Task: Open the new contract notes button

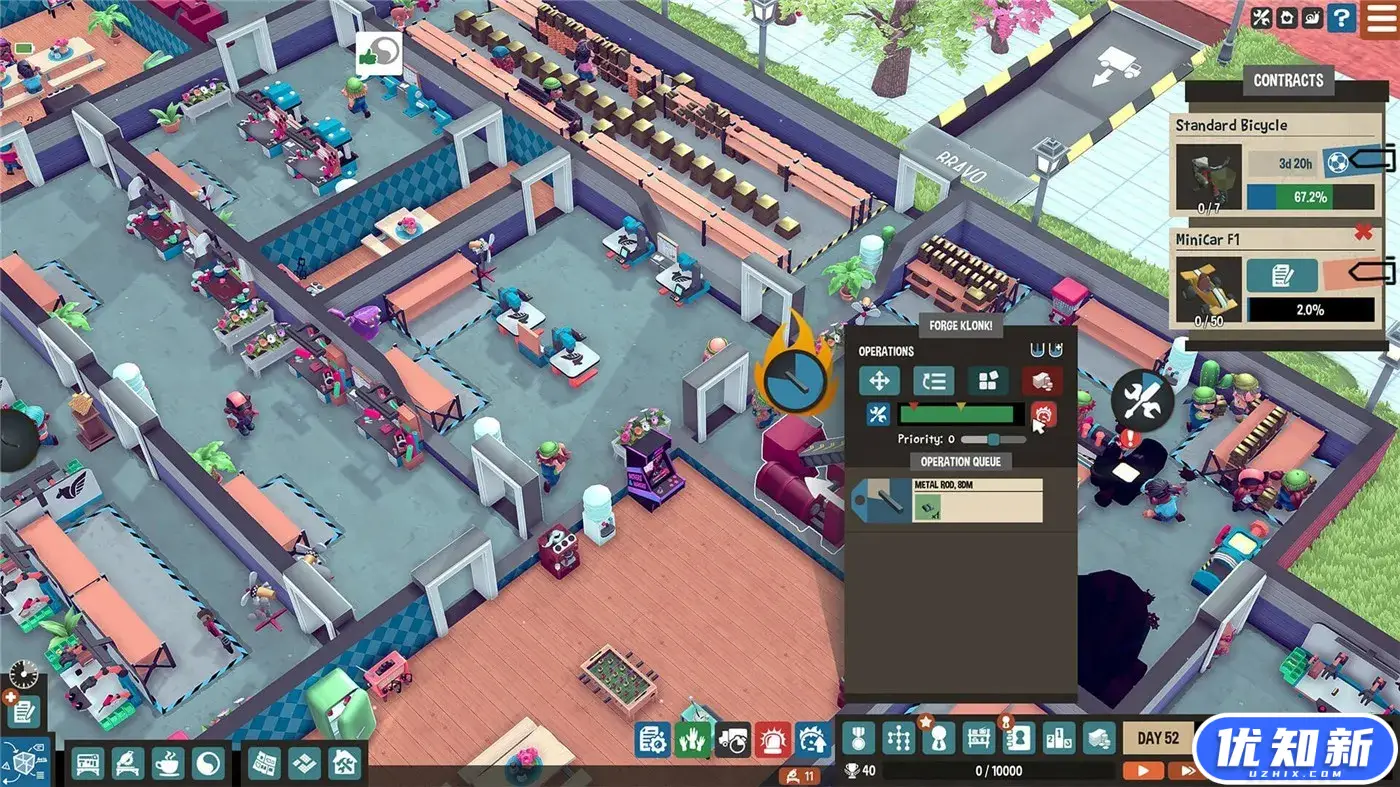Action: pos(24,711)
